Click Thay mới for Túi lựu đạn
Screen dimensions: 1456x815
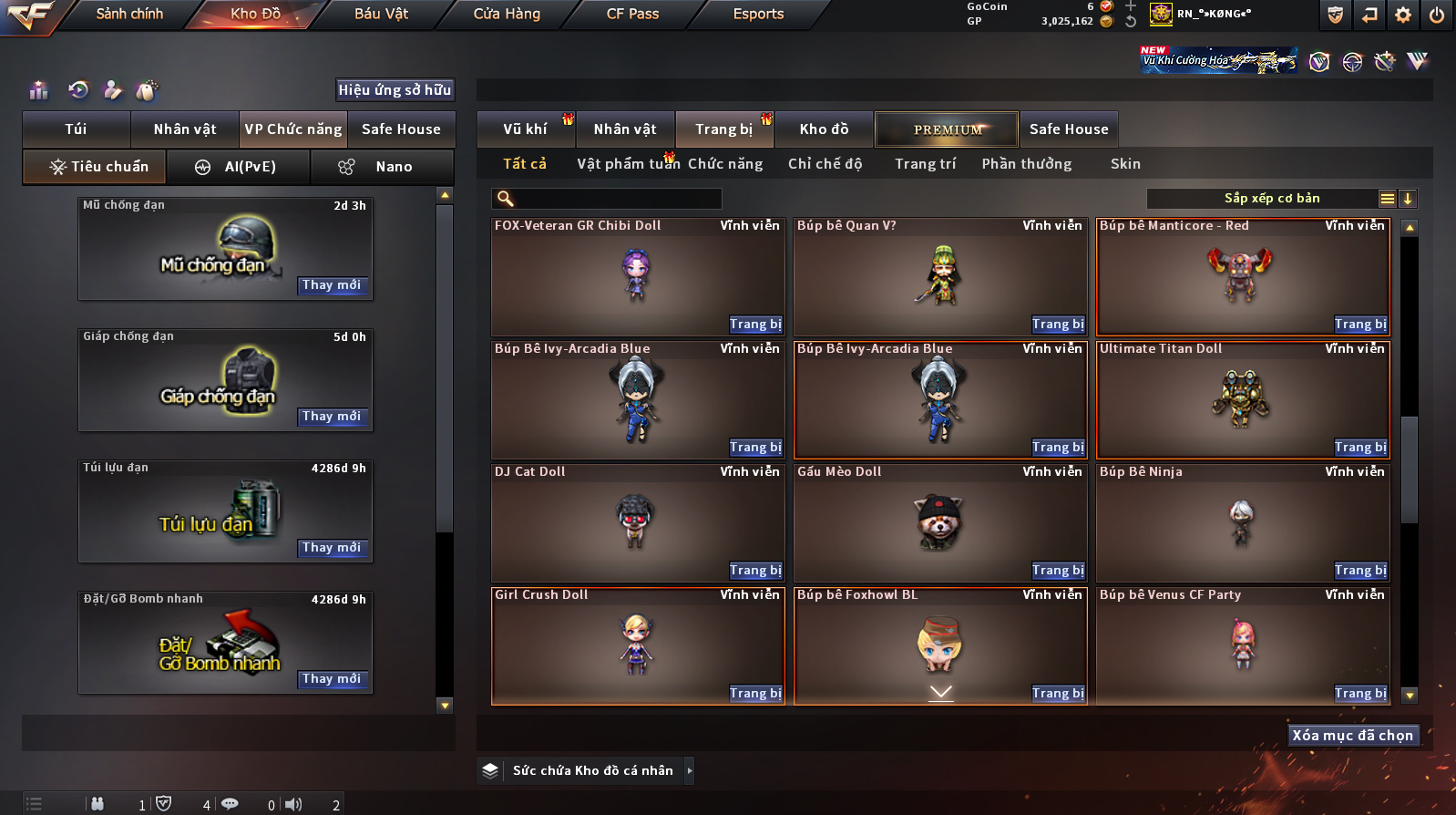[x=332, y=548]
